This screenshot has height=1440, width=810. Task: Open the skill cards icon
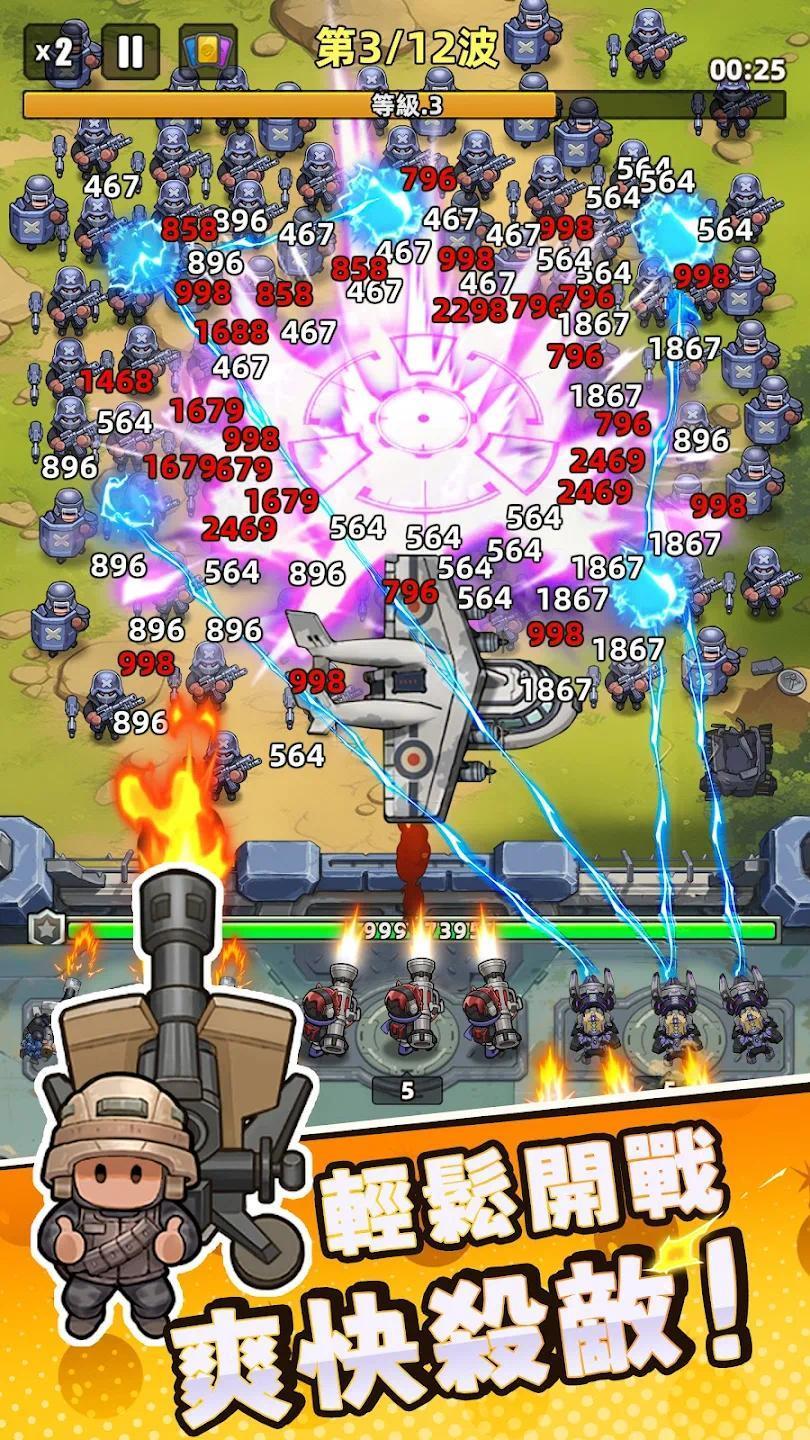tap(208, 52)
